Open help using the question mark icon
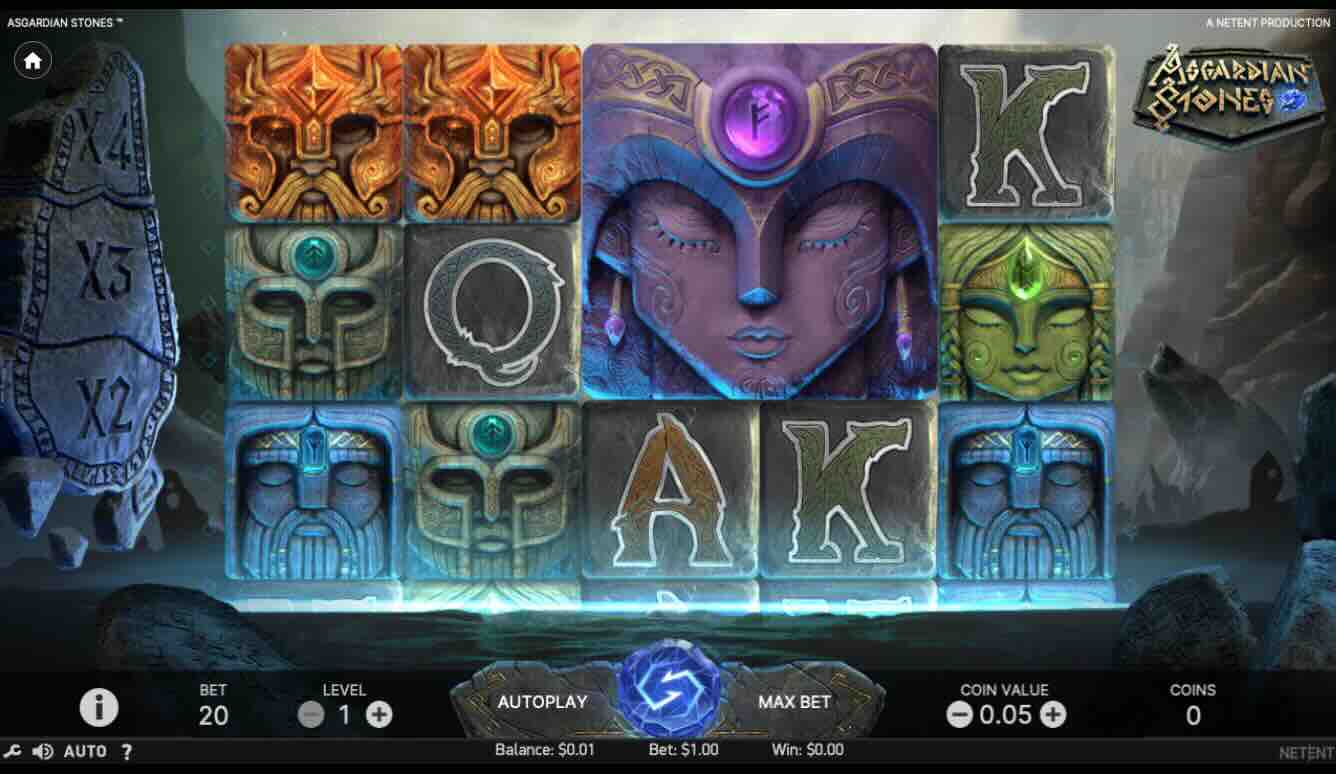 (x=124, y=750)
